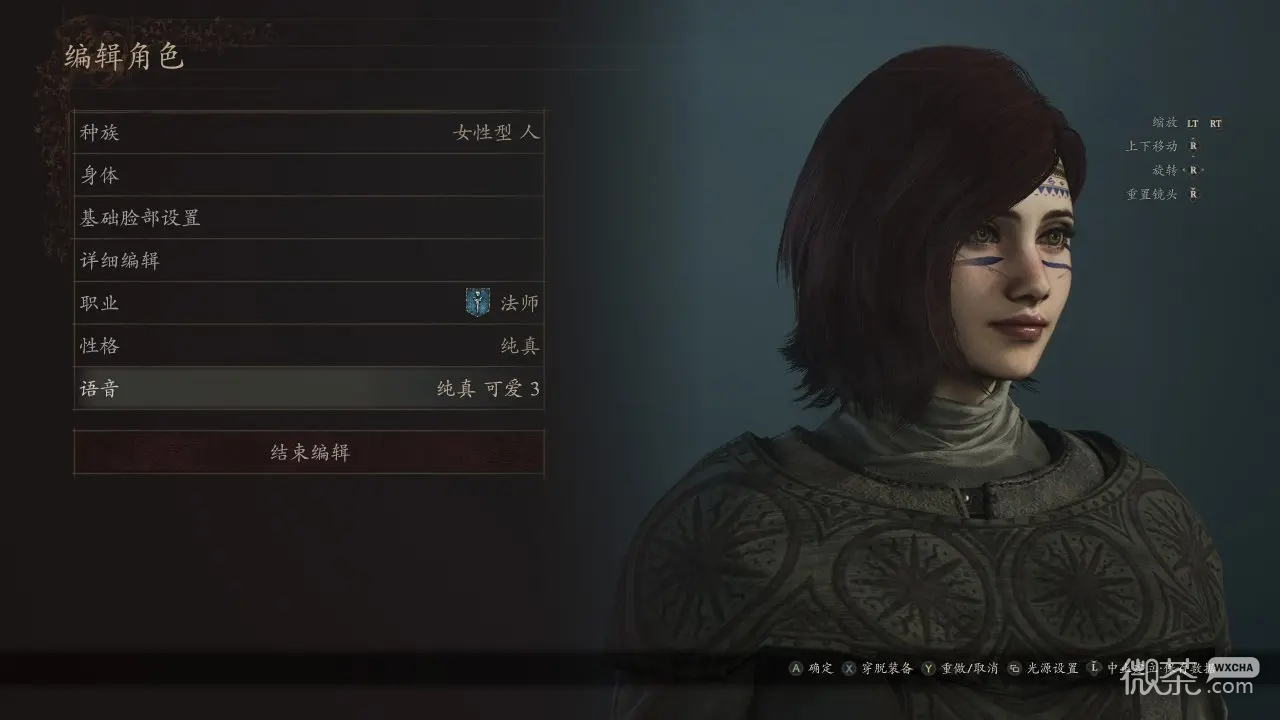The image size is (1280, 720).
Task: Open the 种族 (race) menu row
Action: pos(309,132)
